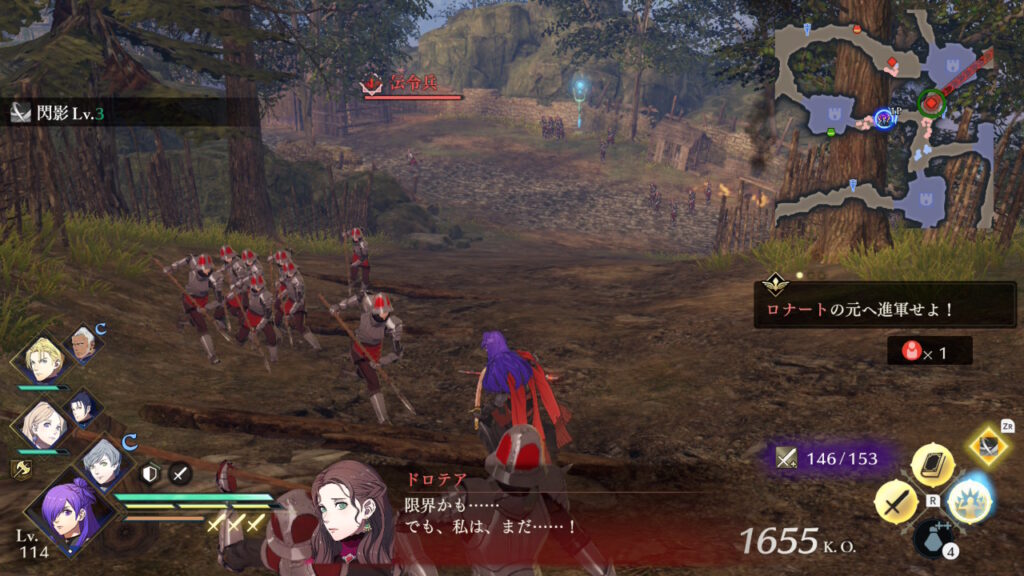Activate the spellbook magic action icon

click(x=932, y=465)
